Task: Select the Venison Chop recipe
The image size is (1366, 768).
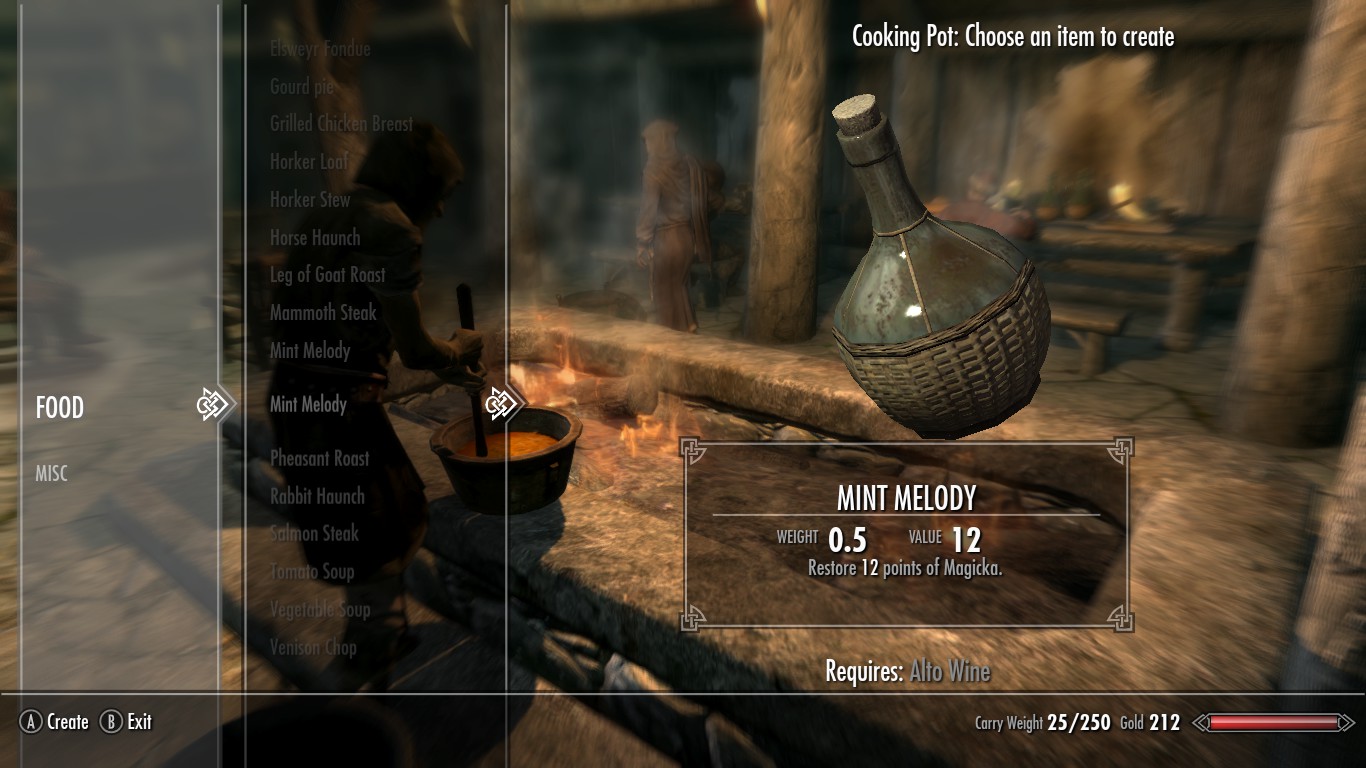Action: pos(313,648)
